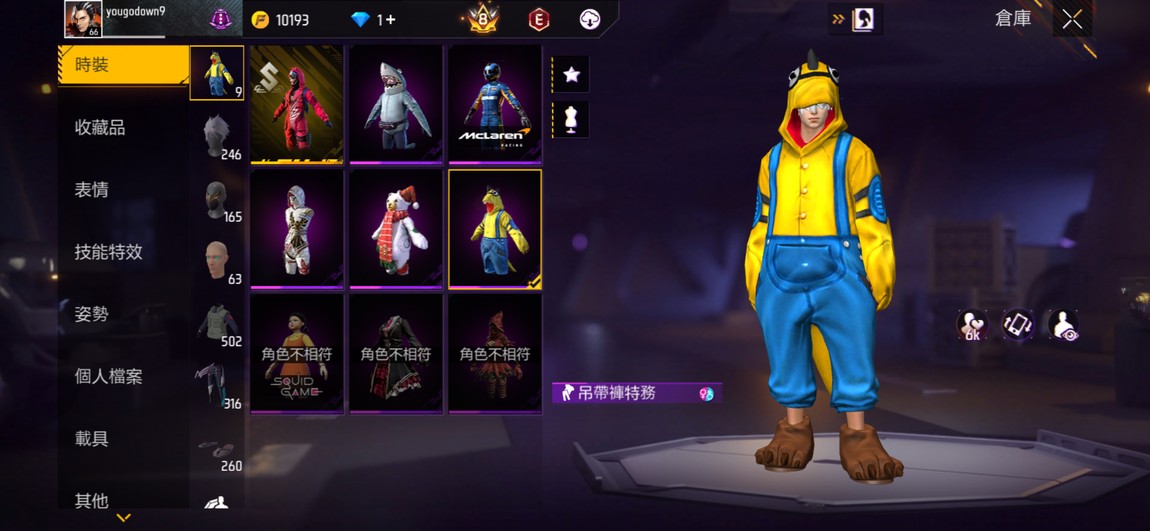Add diamonds with the plus button
Viewport: 1150px width, 531px height.
coord(389,20)
